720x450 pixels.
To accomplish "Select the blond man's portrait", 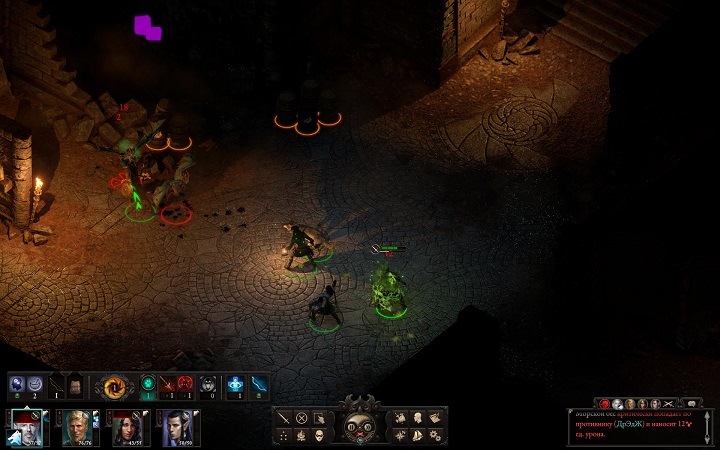I will [76, 428].
